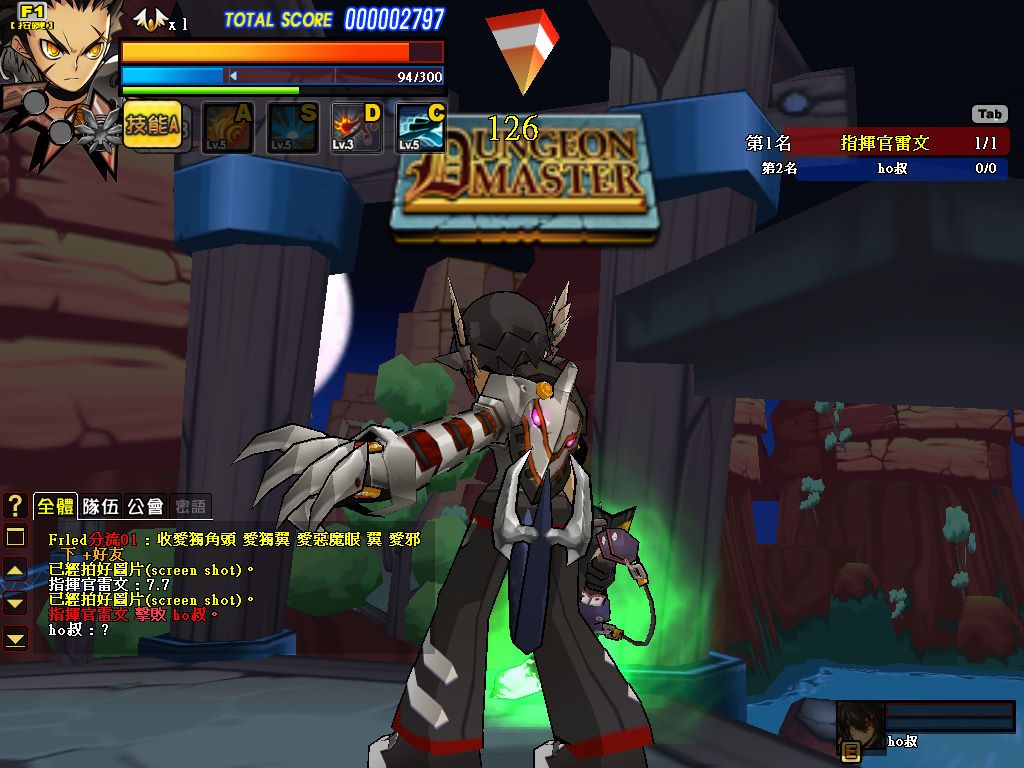The image size is (1024, 768).
Task: Toggle the chat window size square button
Action: 15,538
